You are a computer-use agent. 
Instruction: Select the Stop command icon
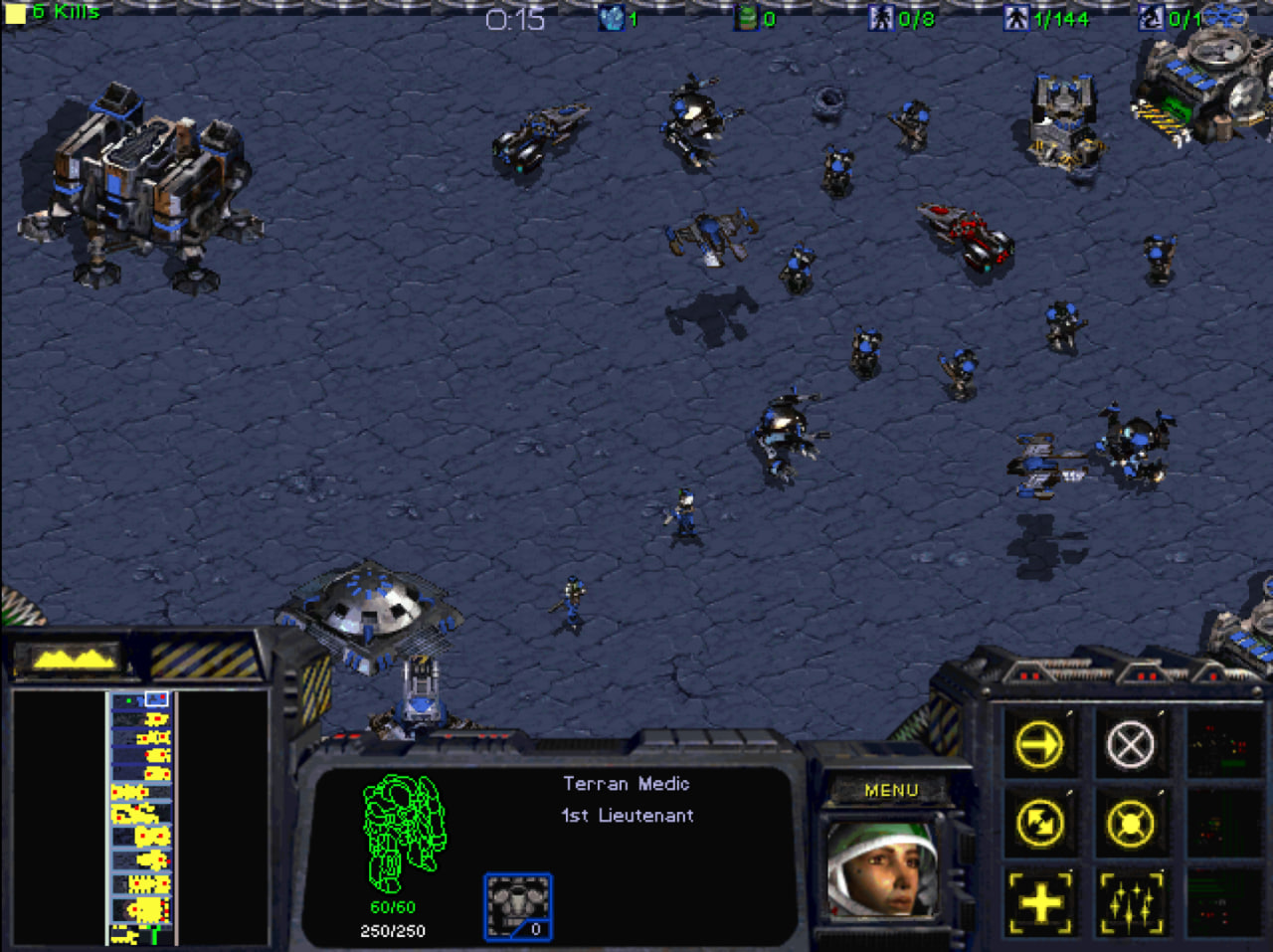1131,744
